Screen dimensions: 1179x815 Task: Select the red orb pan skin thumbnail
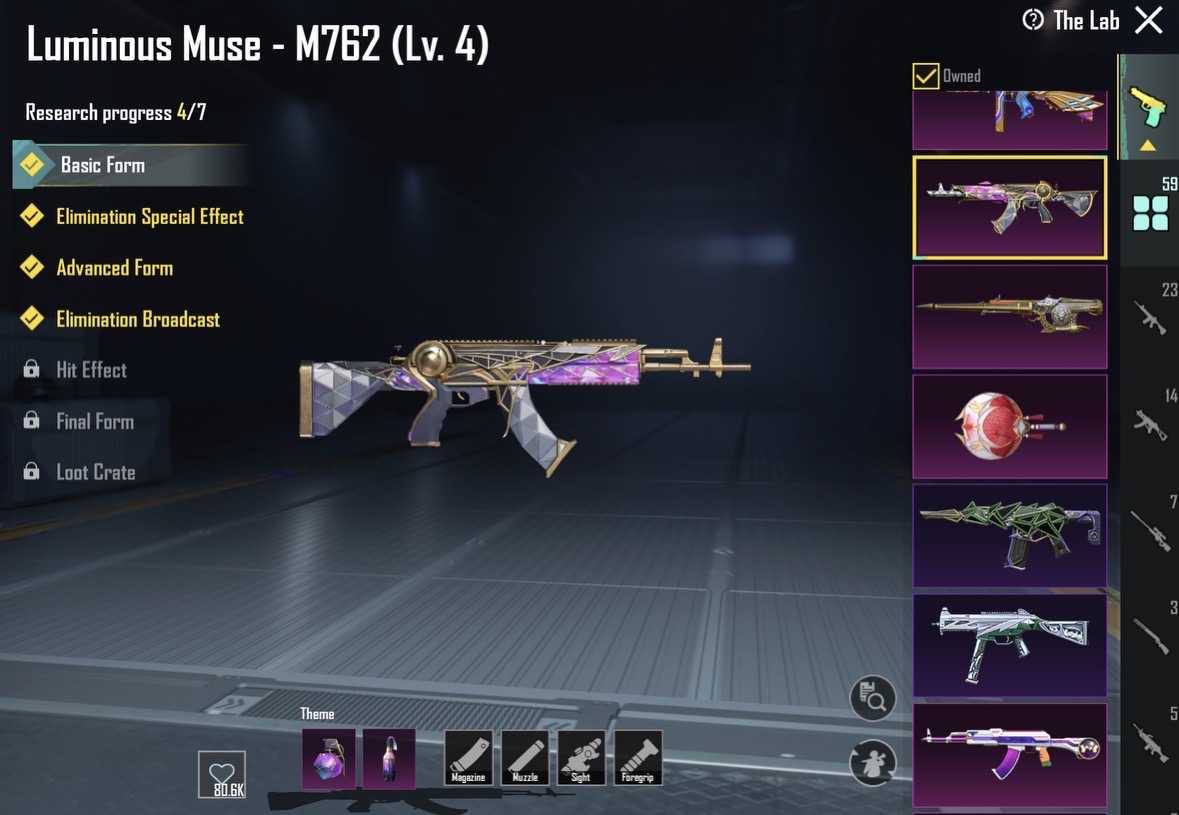pyautogui.click(x=1009, y=426)
